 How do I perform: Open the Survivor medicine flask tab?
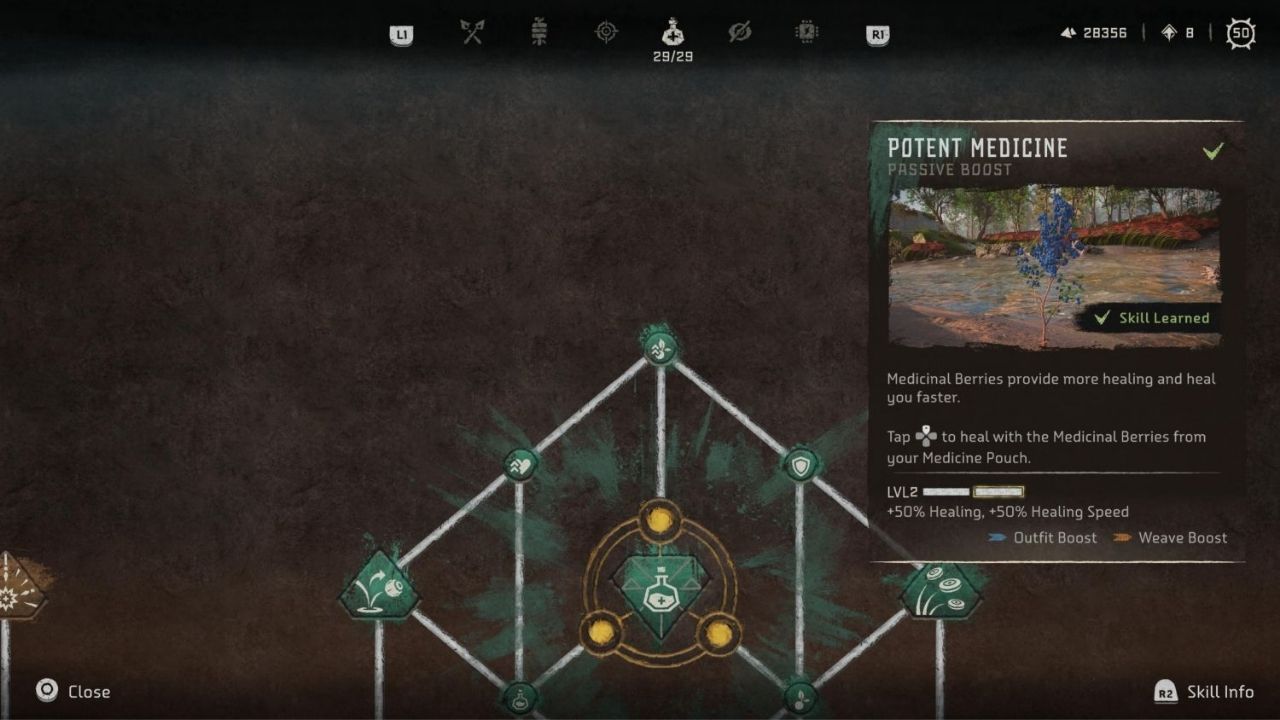click(x=673, y=33)
